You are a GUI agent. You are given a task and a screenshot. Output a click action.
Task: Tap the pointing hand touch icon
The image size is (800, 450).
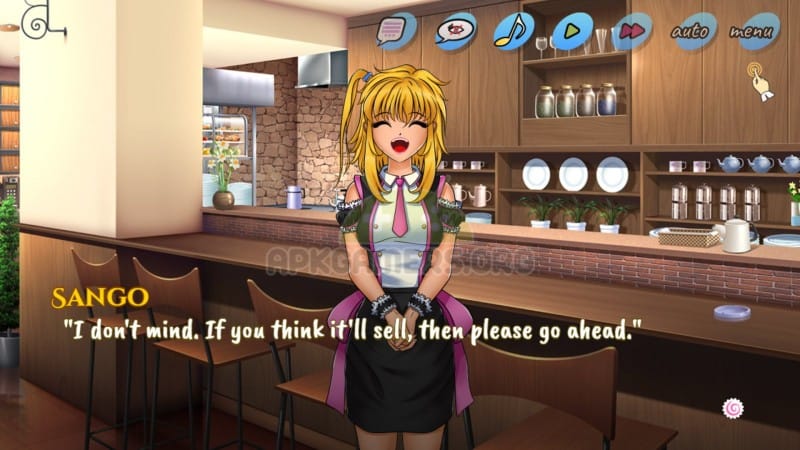pos(760,80)
